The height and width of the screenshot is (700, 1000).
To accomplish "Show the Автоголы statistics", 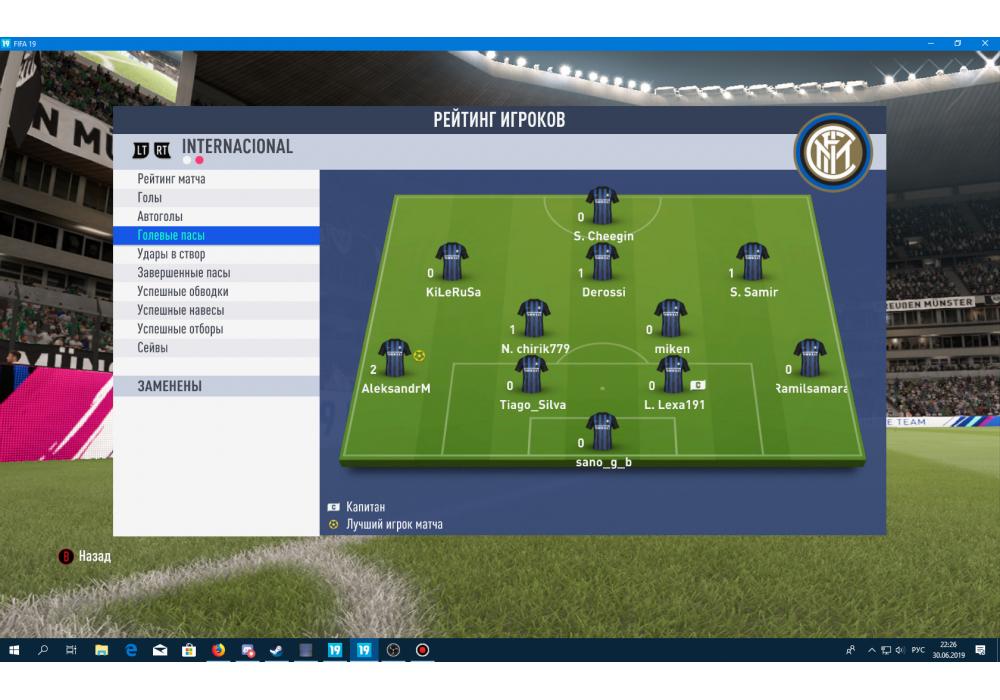I will click(x=160, y=216).
